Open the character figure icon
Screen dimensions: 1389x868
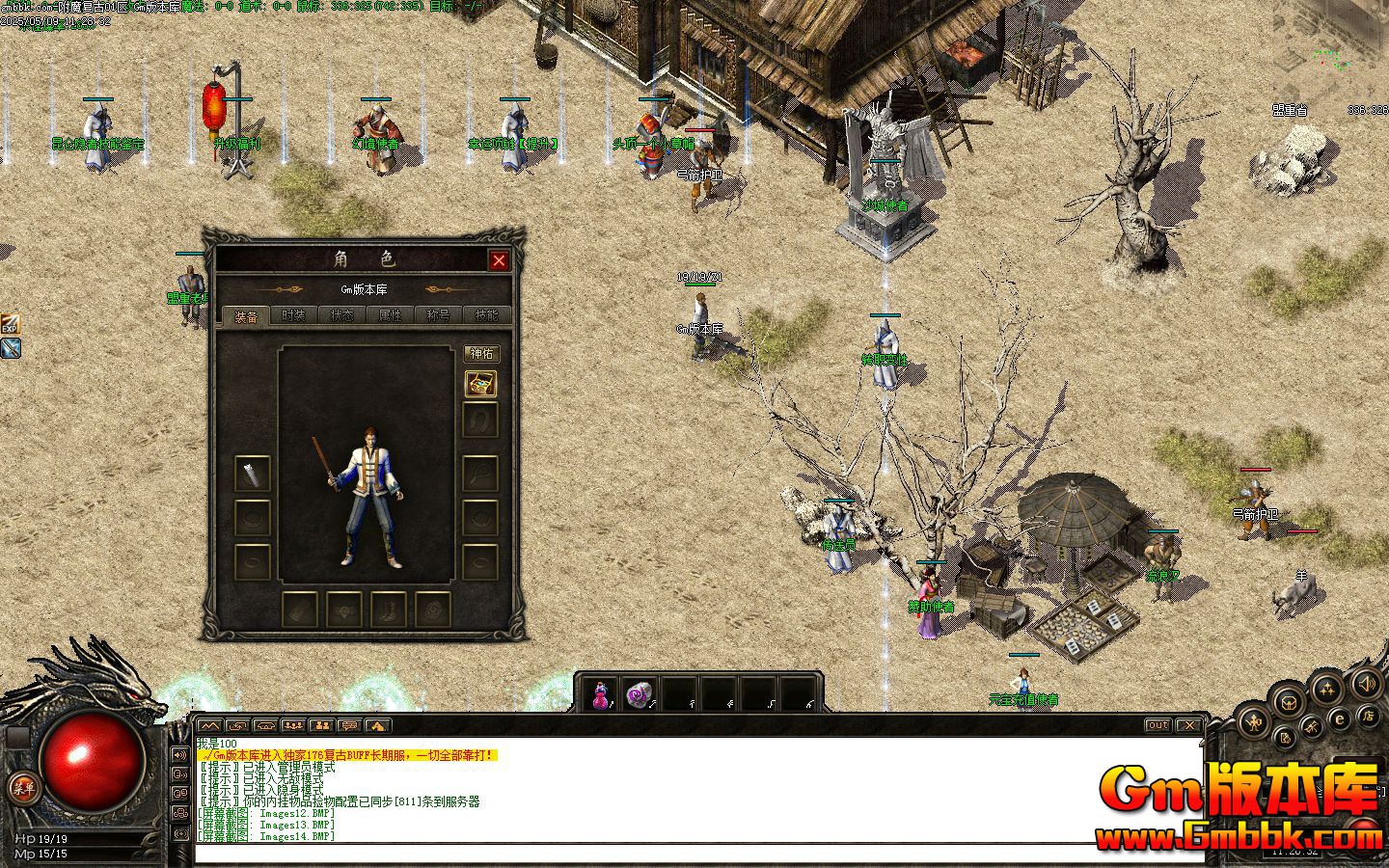1254,720
